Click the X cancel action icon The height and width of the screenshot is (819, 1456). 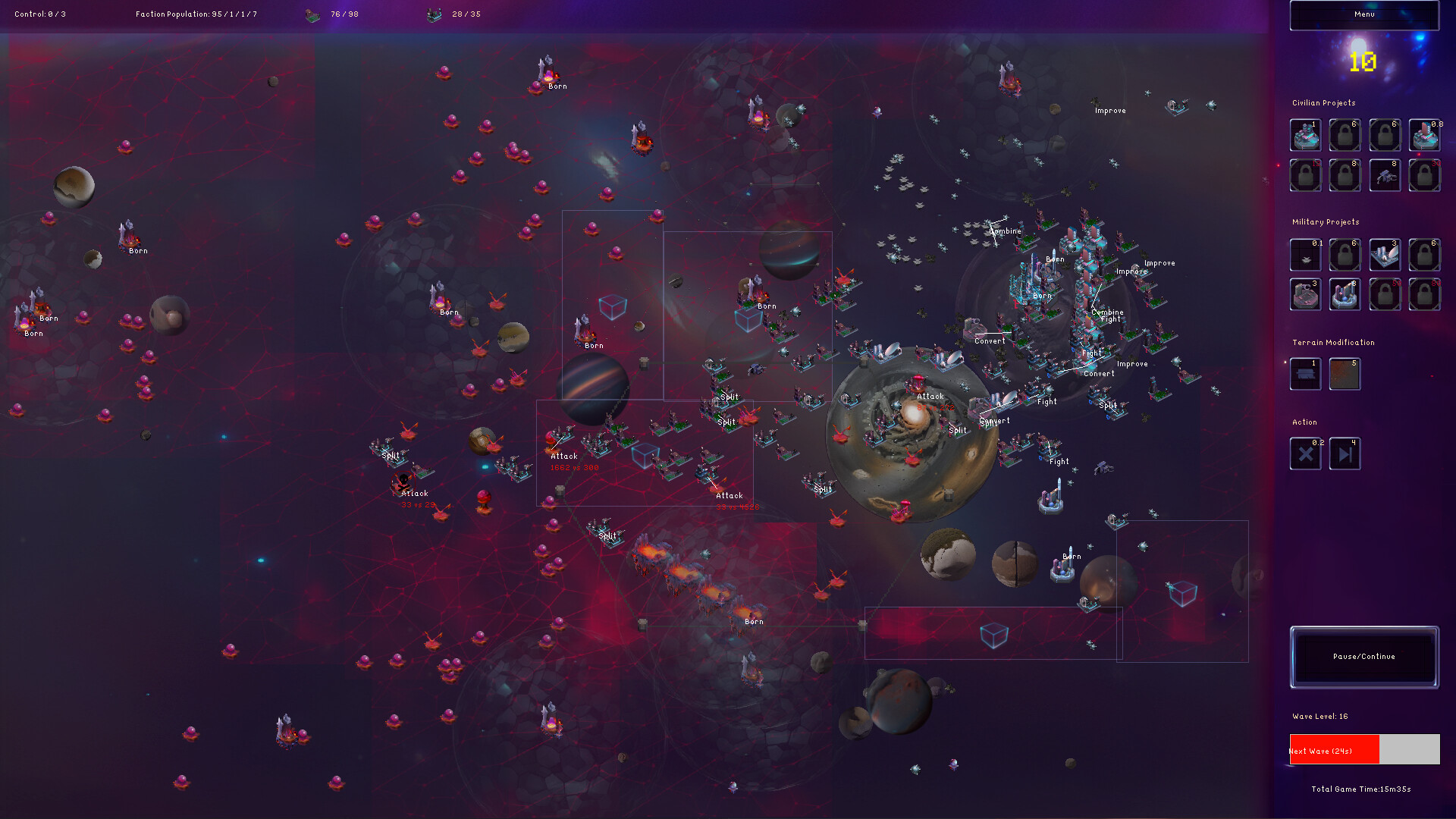point(1305,453)
